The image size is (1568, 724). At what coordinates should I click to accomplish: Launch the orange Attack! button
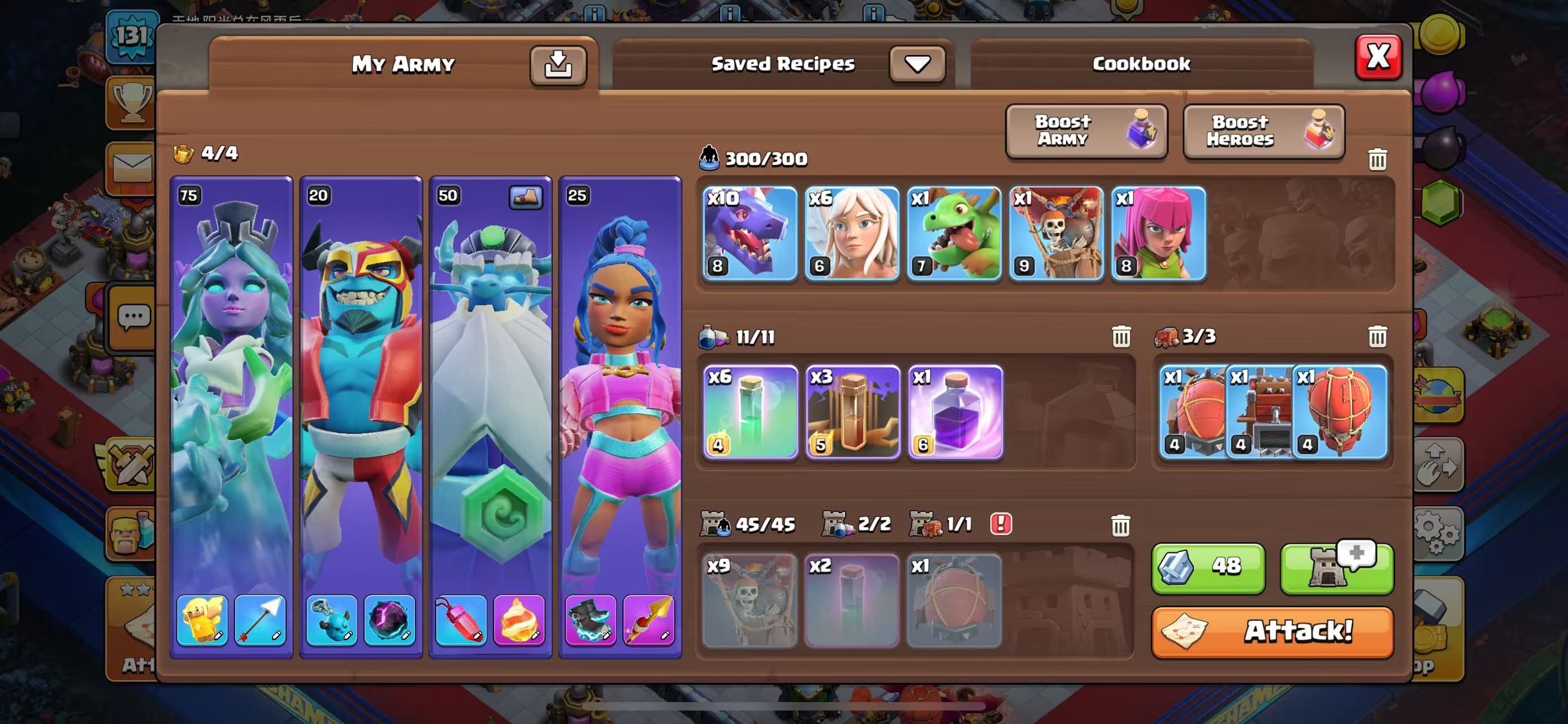(x=1272, y=631)
